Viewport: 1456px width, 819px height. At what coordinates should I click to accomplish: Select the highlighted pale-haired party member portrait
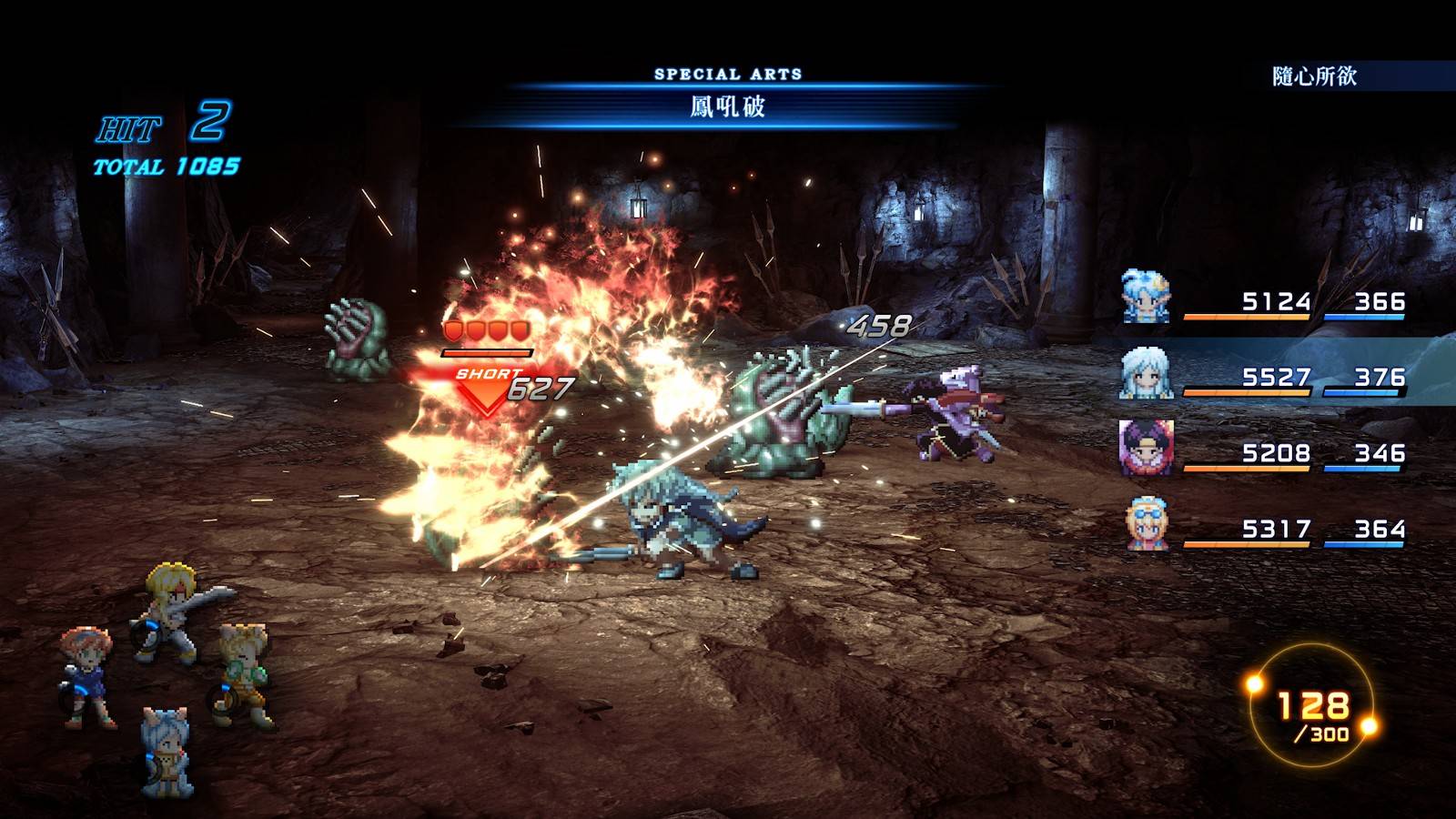pyautogui.click(x=1145, y=373)
